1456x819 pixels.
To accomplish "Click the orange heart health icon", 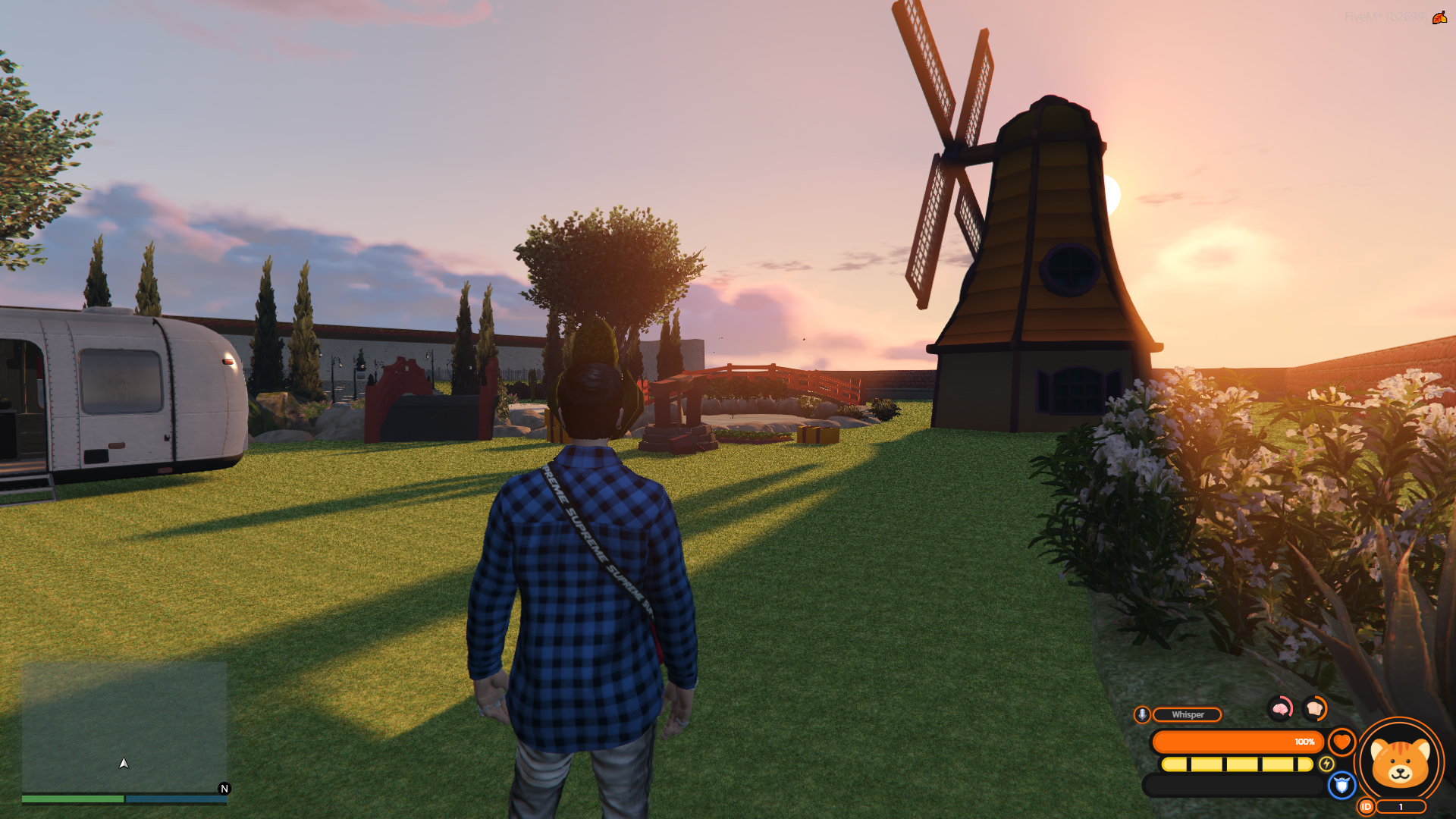I will [1341, 742].
